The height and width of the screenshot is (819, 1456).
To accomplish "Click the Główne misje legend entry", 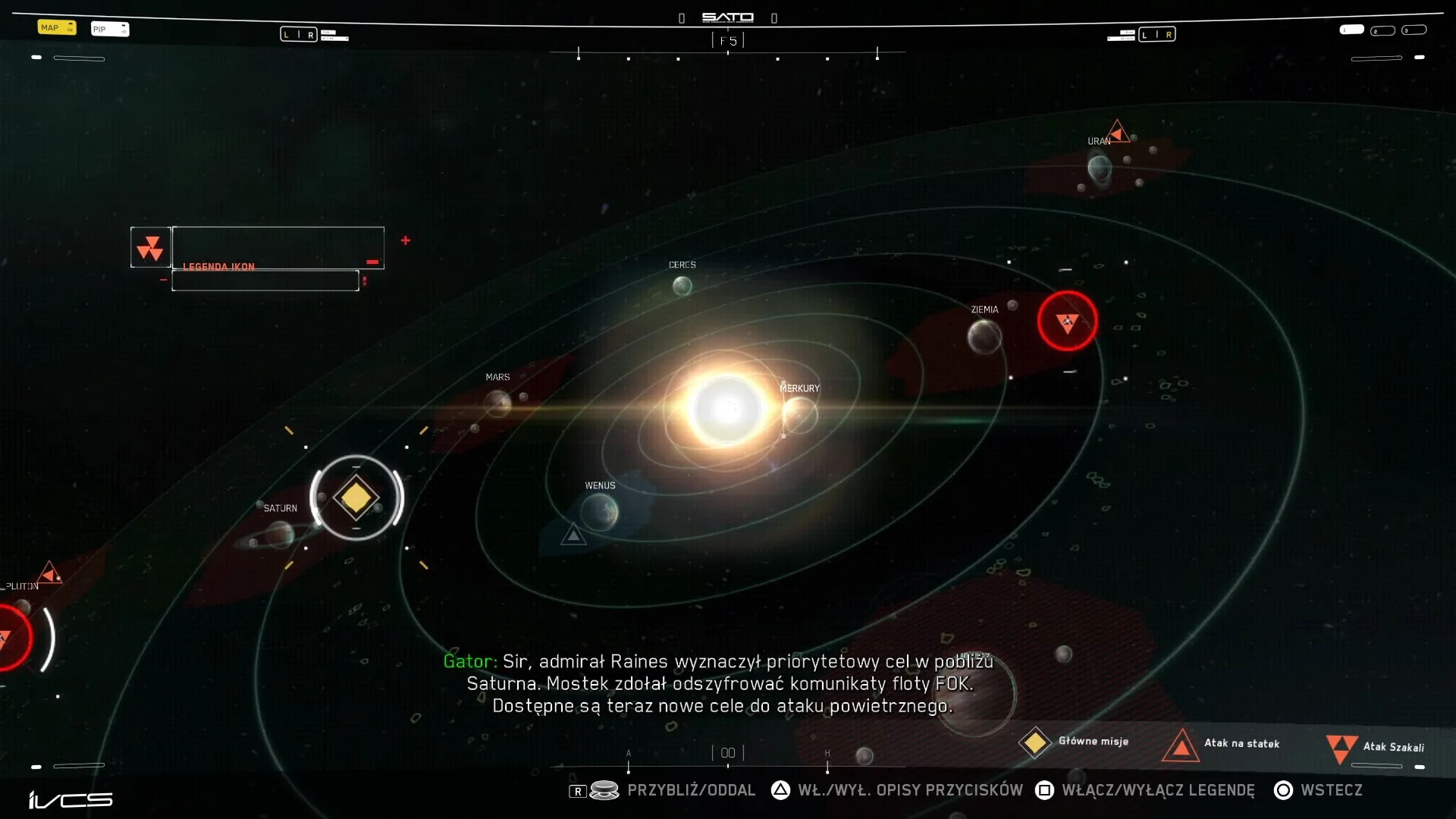I will (1074, 742).
